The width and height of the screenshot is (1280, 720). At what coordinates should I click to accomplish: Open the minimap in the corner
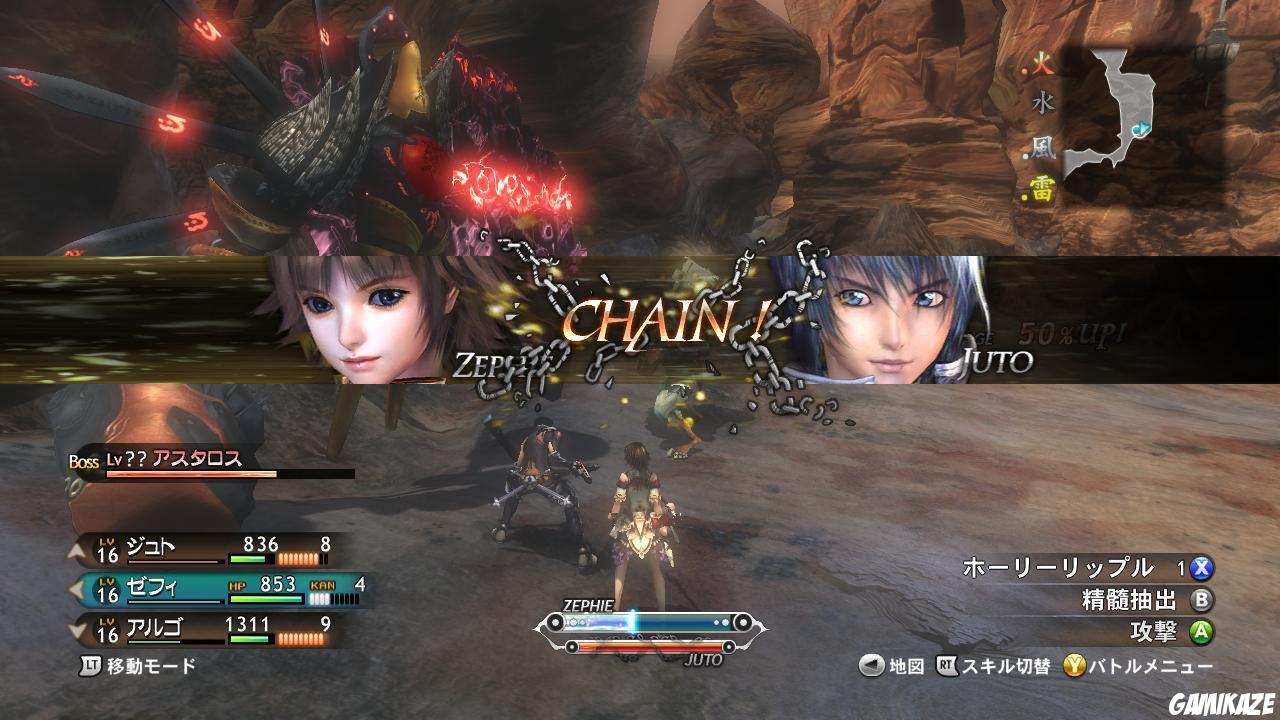(1110, 115)
